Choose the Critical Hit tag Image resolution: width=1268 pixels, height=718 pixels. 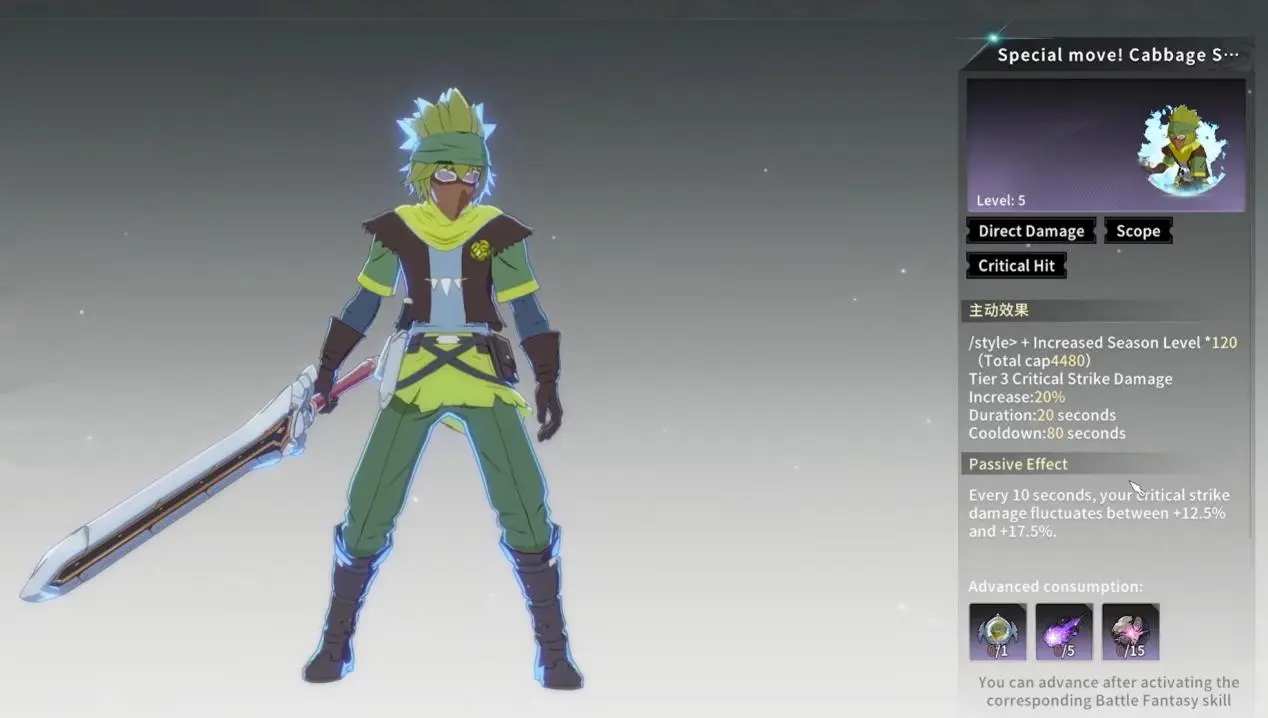(1016, 265)
